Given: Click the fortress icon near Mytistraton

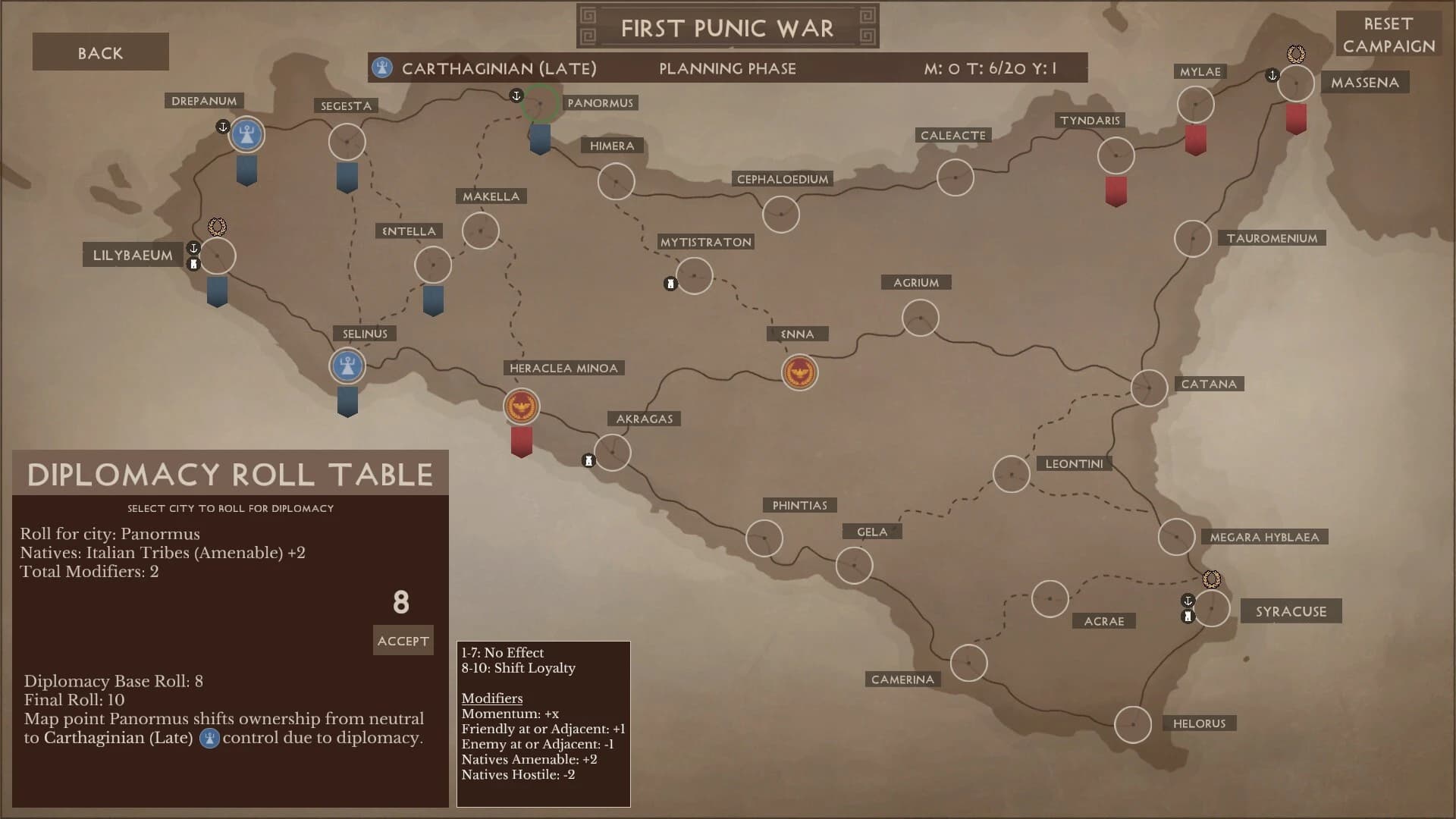Looking at the screenshot, I should click(x=670, y=283).
